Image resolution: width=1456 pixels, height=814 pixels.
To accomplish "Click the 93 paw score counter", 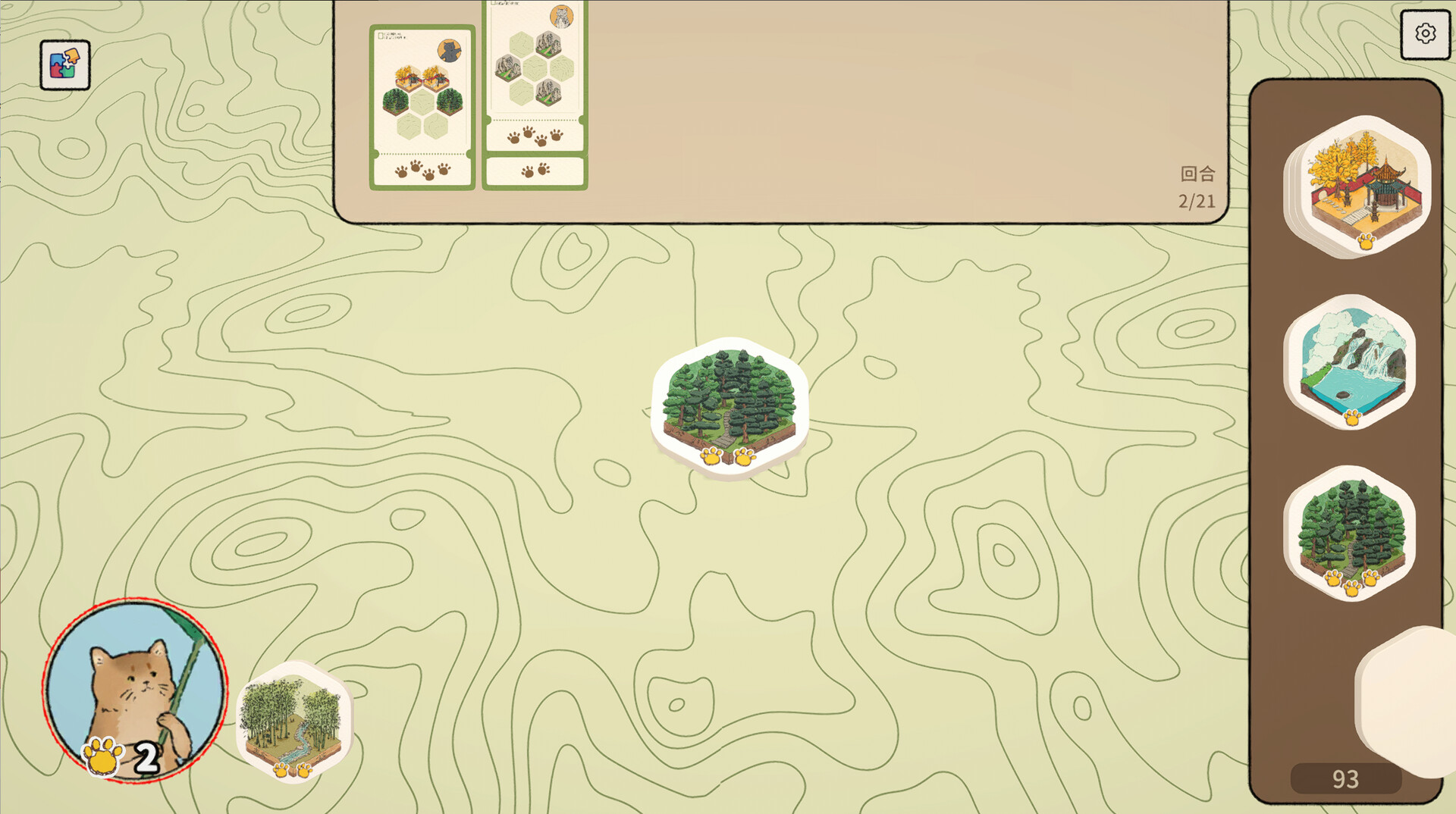I will click(1346, 778).
